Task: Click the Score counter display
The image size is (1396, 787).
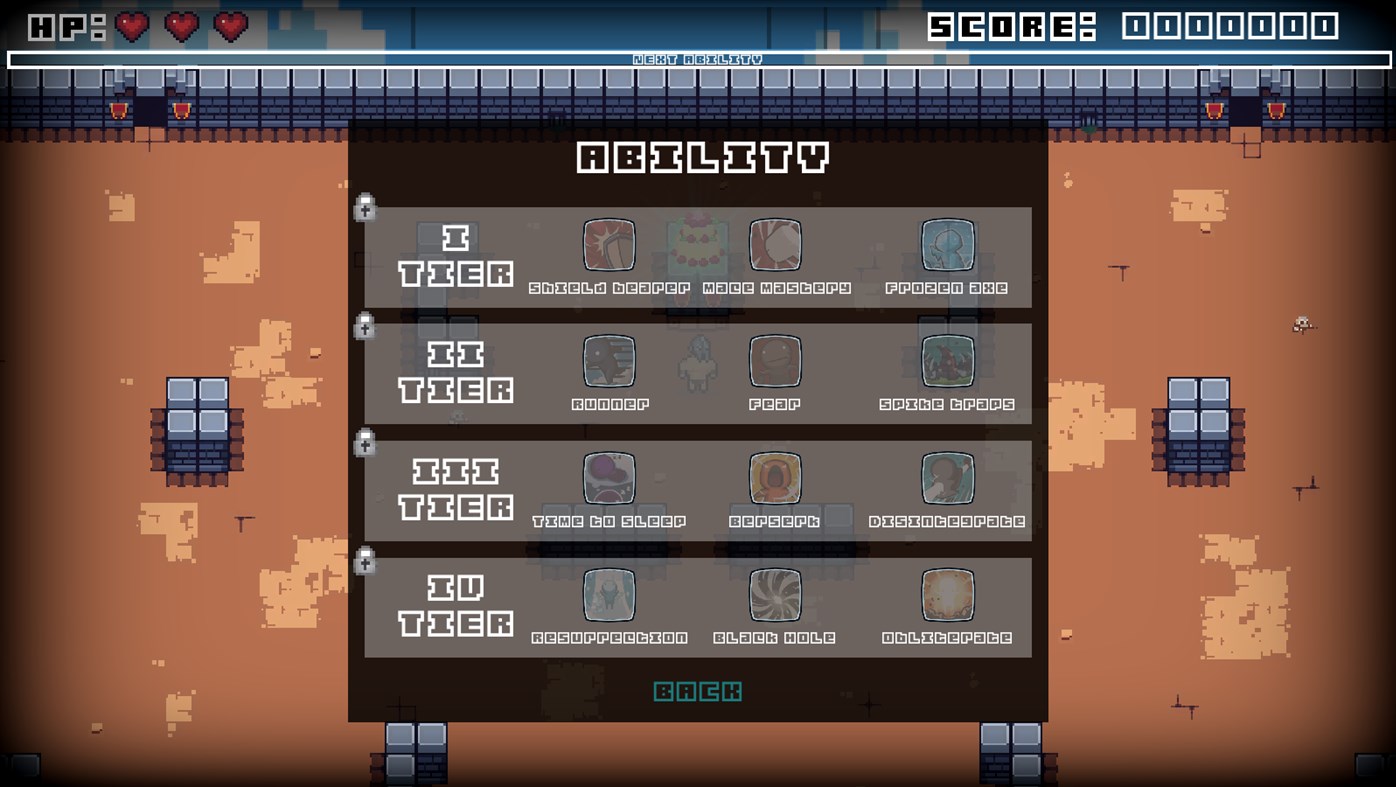Action: pos(1130,28)
